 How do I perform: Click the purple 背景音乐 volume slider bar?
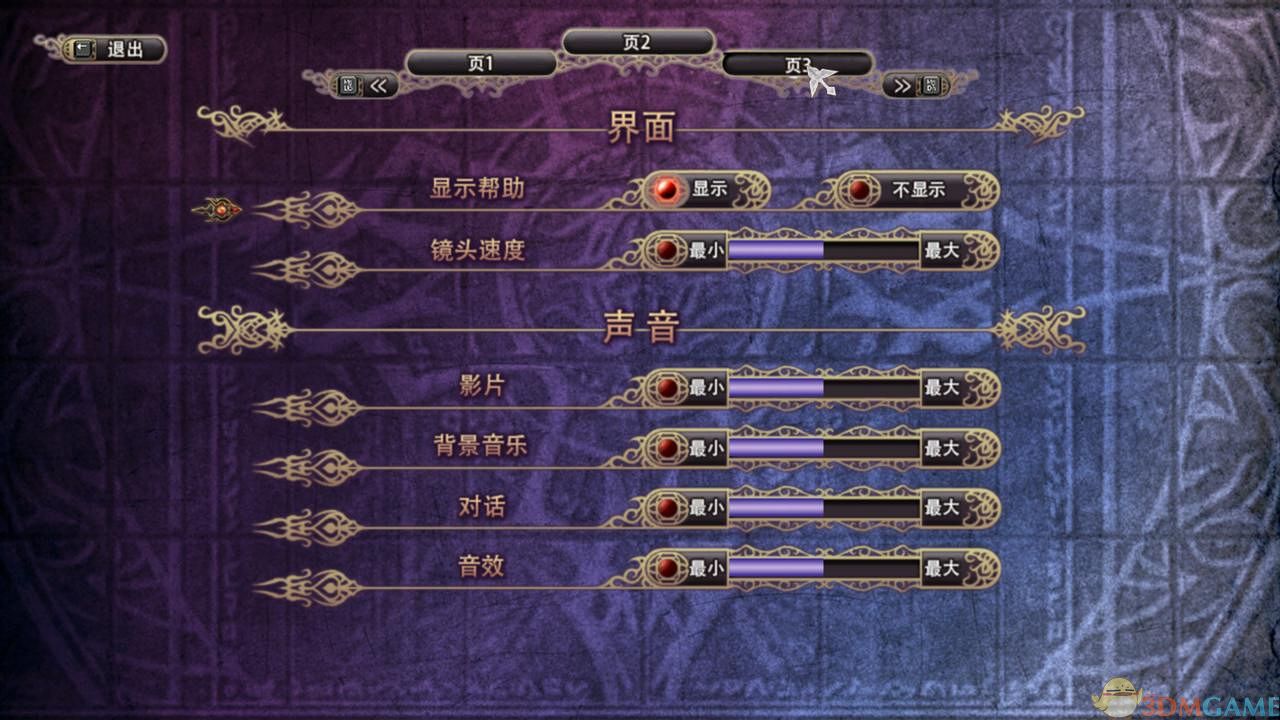coord(775,449)
